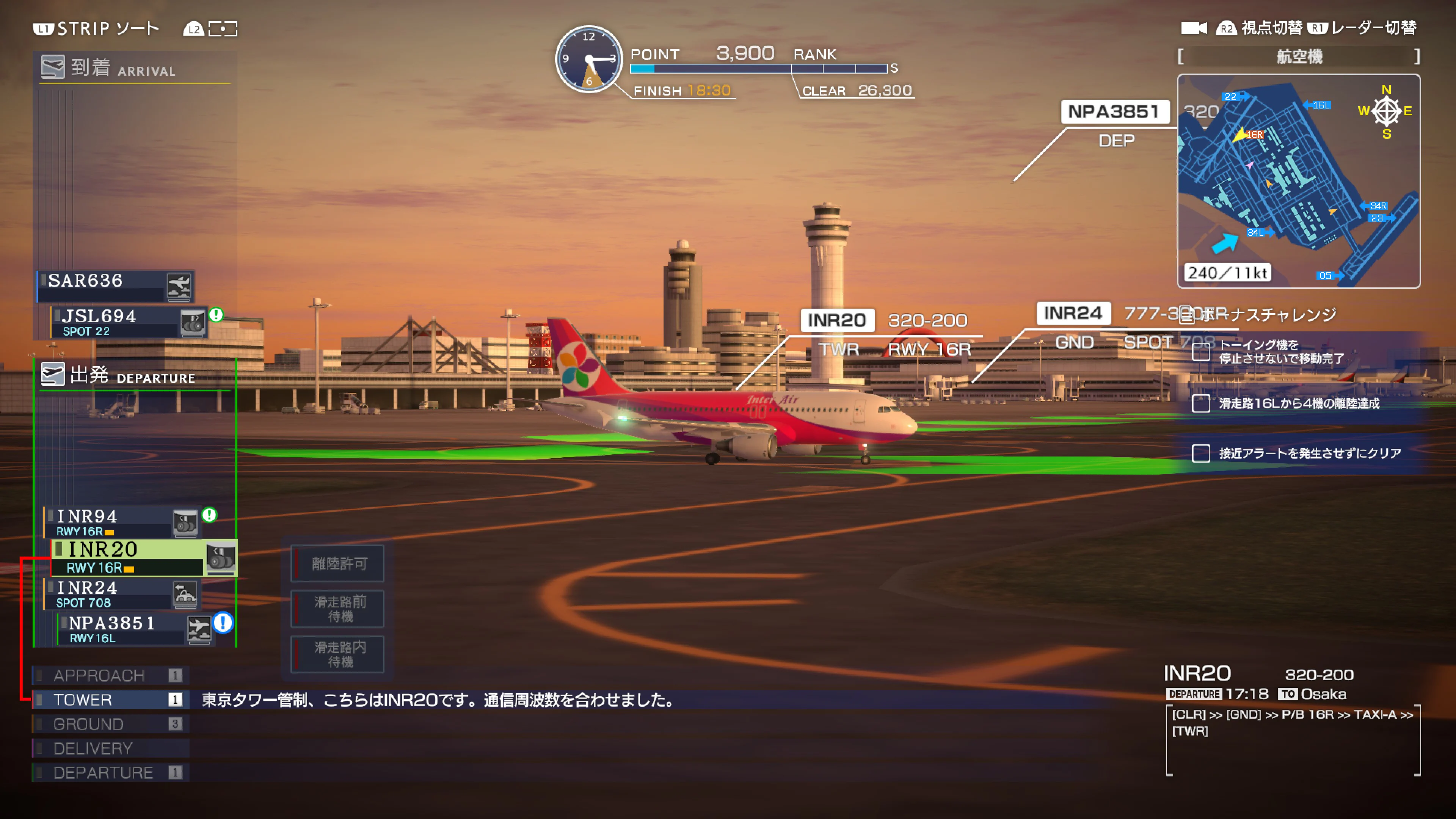Click the 離陸許可 takeoff clearance command

coord(337,563)
